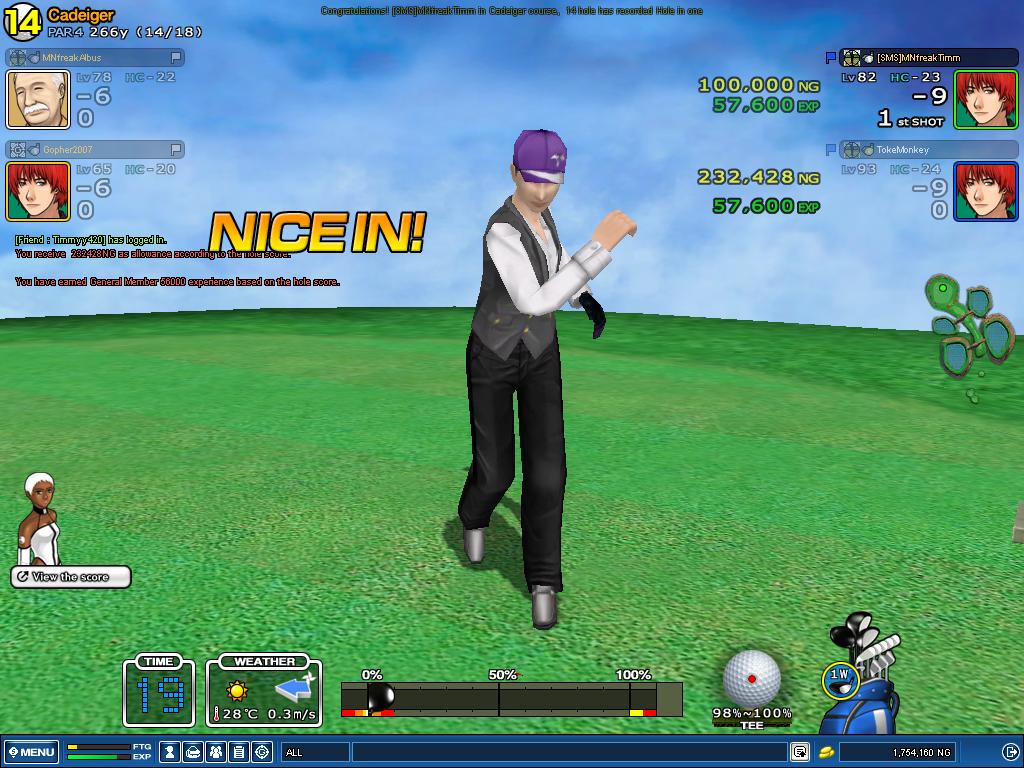Click the caddie character icon
The image size is (1024, 768).
tap(40, 518)
